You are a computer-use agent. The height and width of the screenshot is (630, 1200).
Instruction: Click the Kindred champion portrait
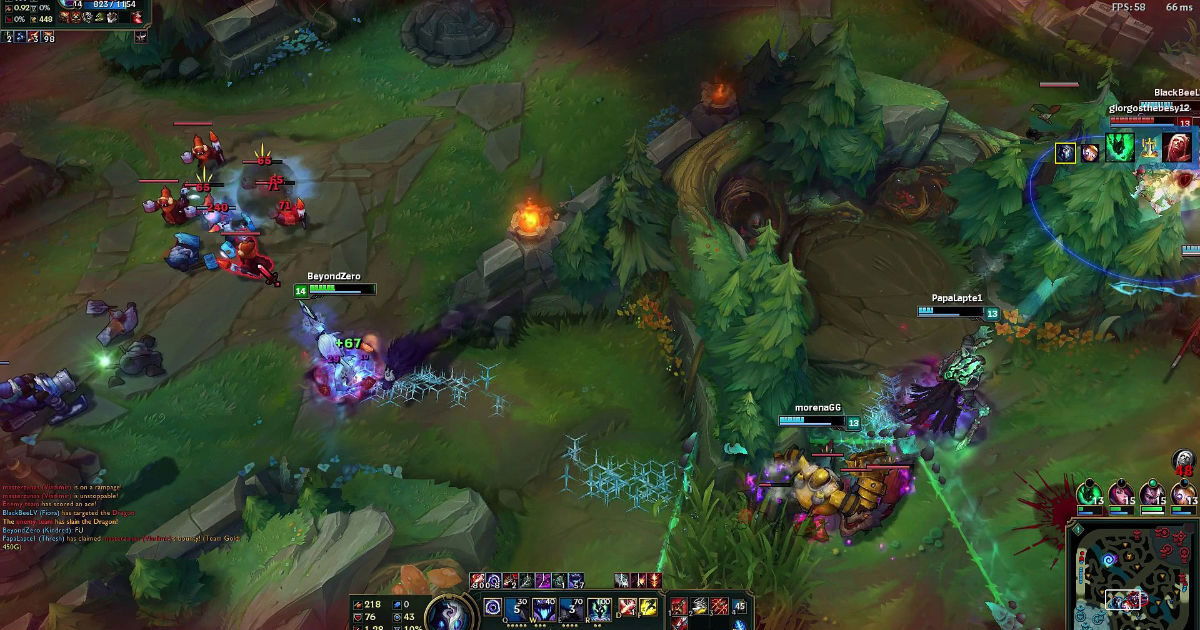(x=445, y=612)
